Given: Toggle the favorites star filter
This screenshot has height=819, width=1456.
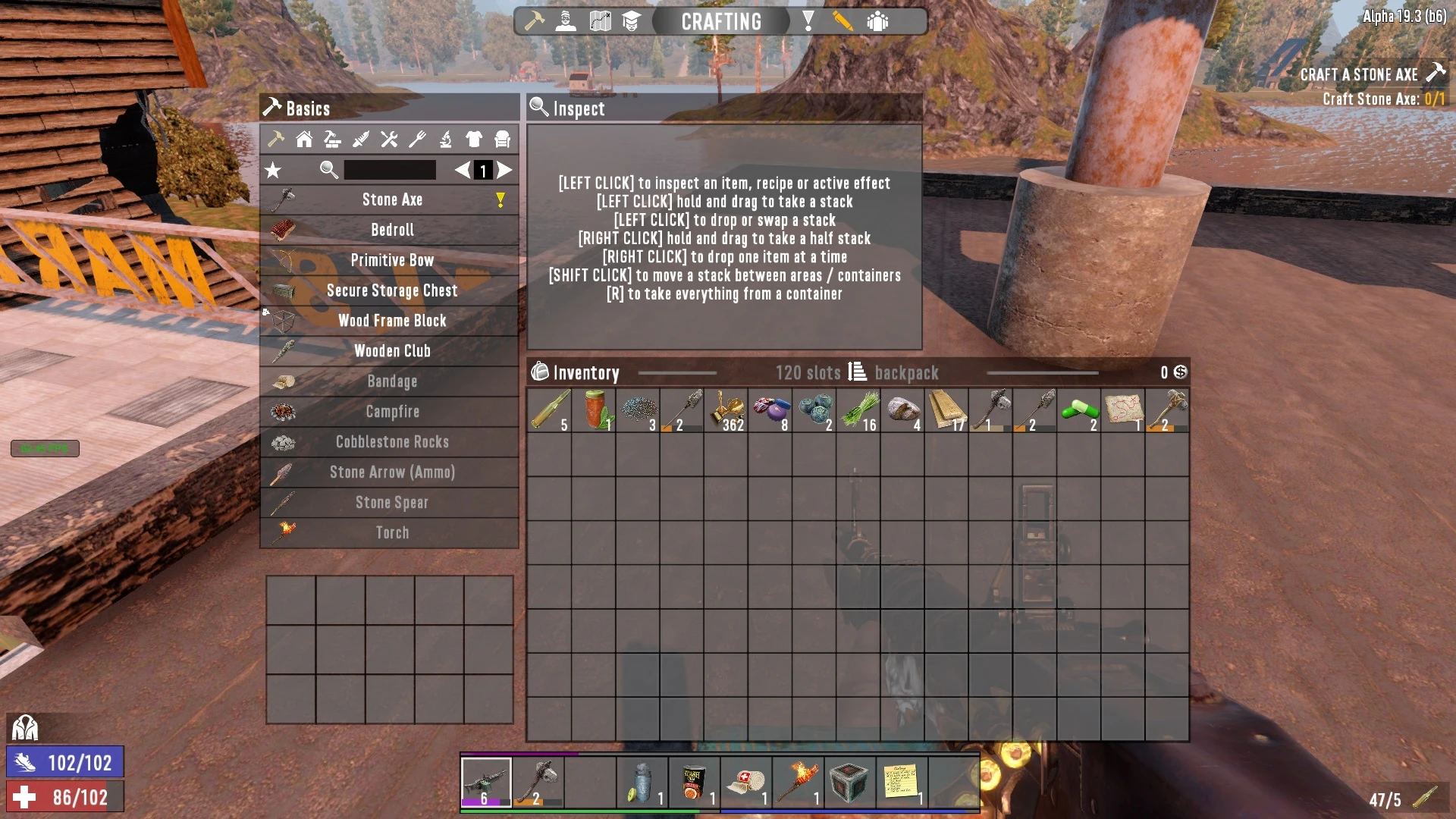Looking at the screenshot, I should pyautogui.click(x=273, y=171).
